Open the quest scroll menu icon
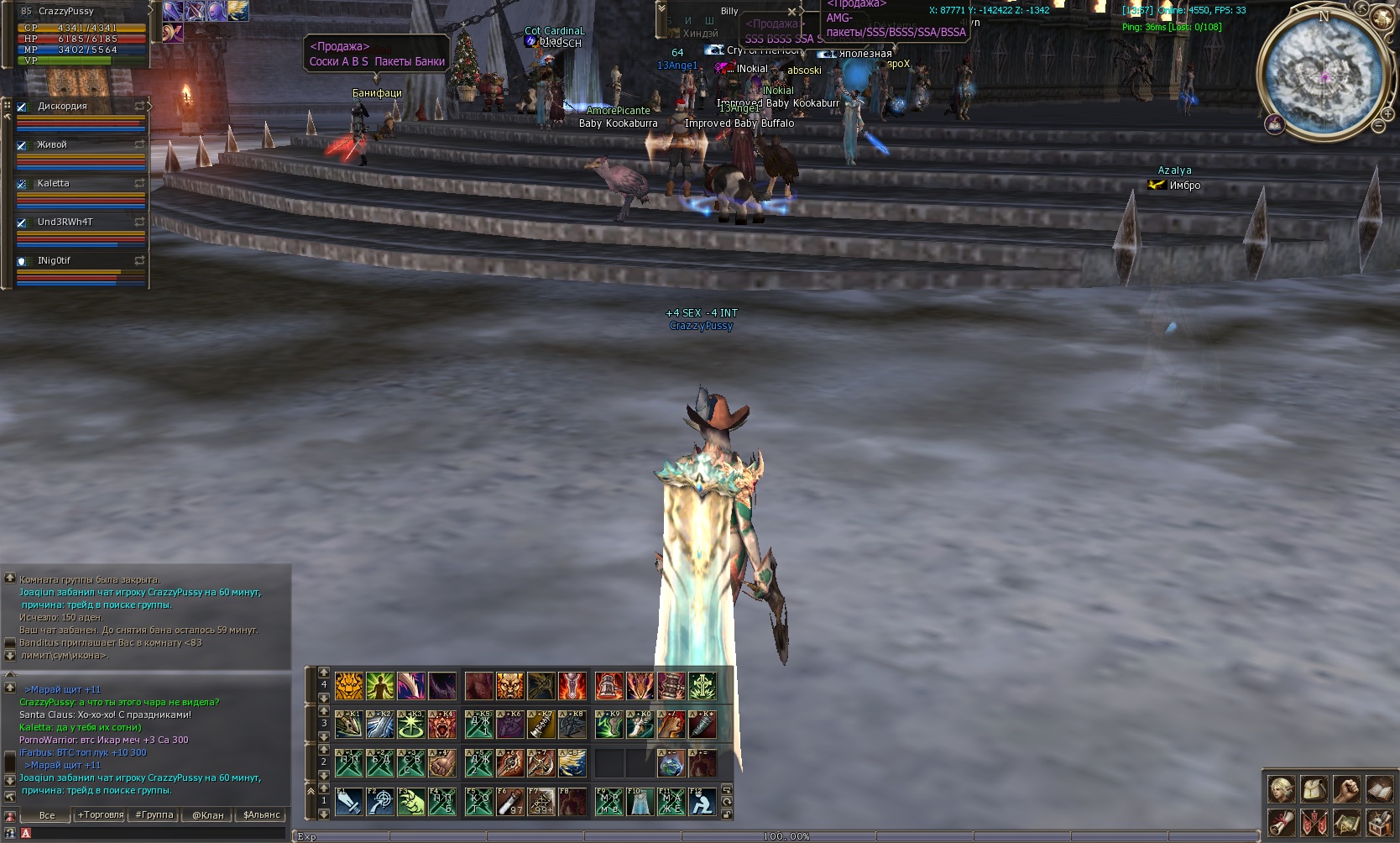Viewport: 1400px width, 843px height. [x=1282, y=823]
